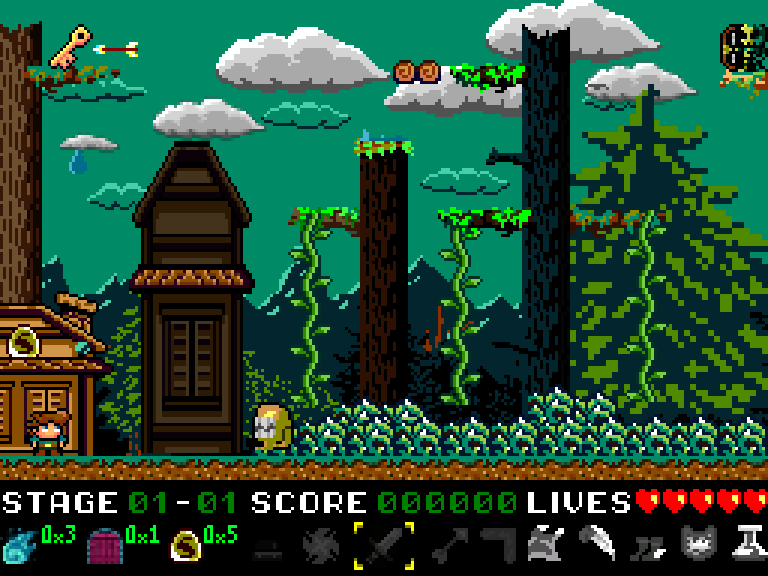Select the armor item icon
This screenshot has width=768, height=576.
pyautogui.click(x=545, y=543)
